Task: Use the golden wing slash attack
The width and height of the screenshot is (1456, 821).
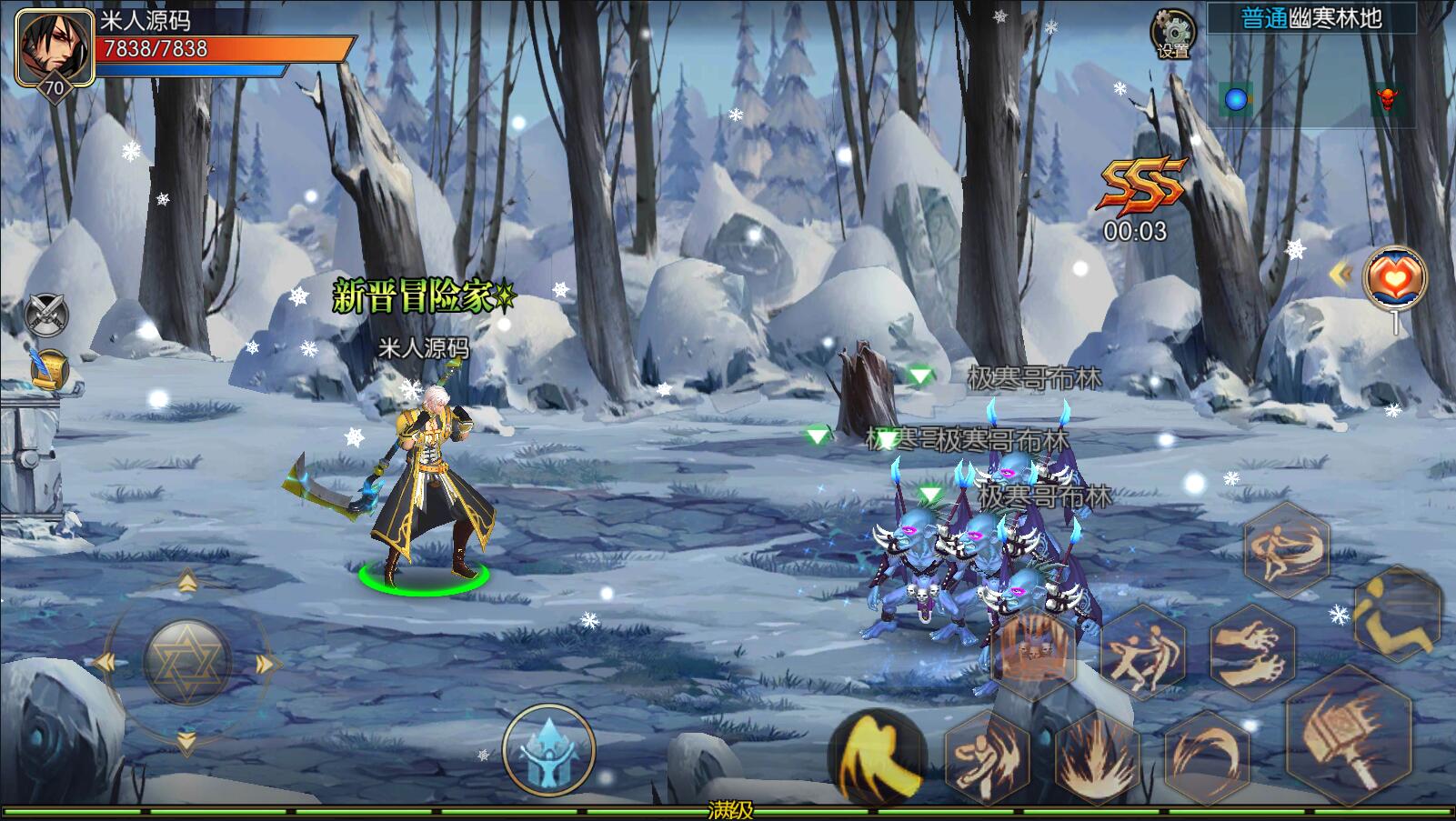Action: 876,755
